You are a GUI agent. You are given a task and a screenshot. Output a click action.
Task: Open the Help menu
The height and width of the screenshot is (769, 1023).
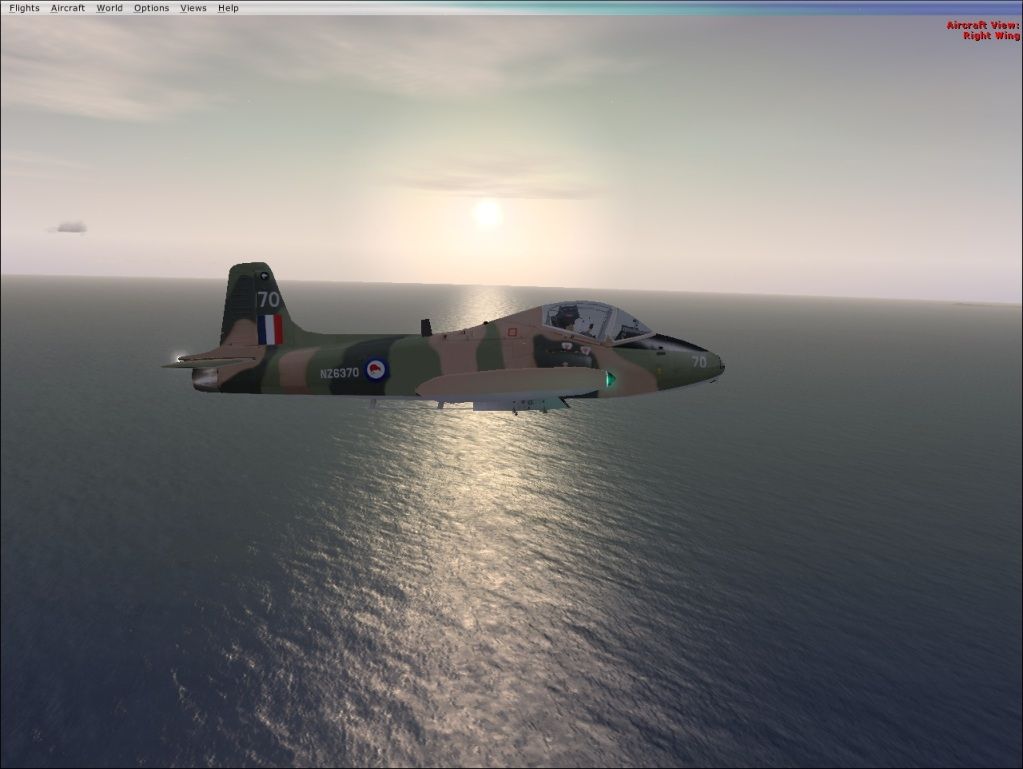pos(228,8)
